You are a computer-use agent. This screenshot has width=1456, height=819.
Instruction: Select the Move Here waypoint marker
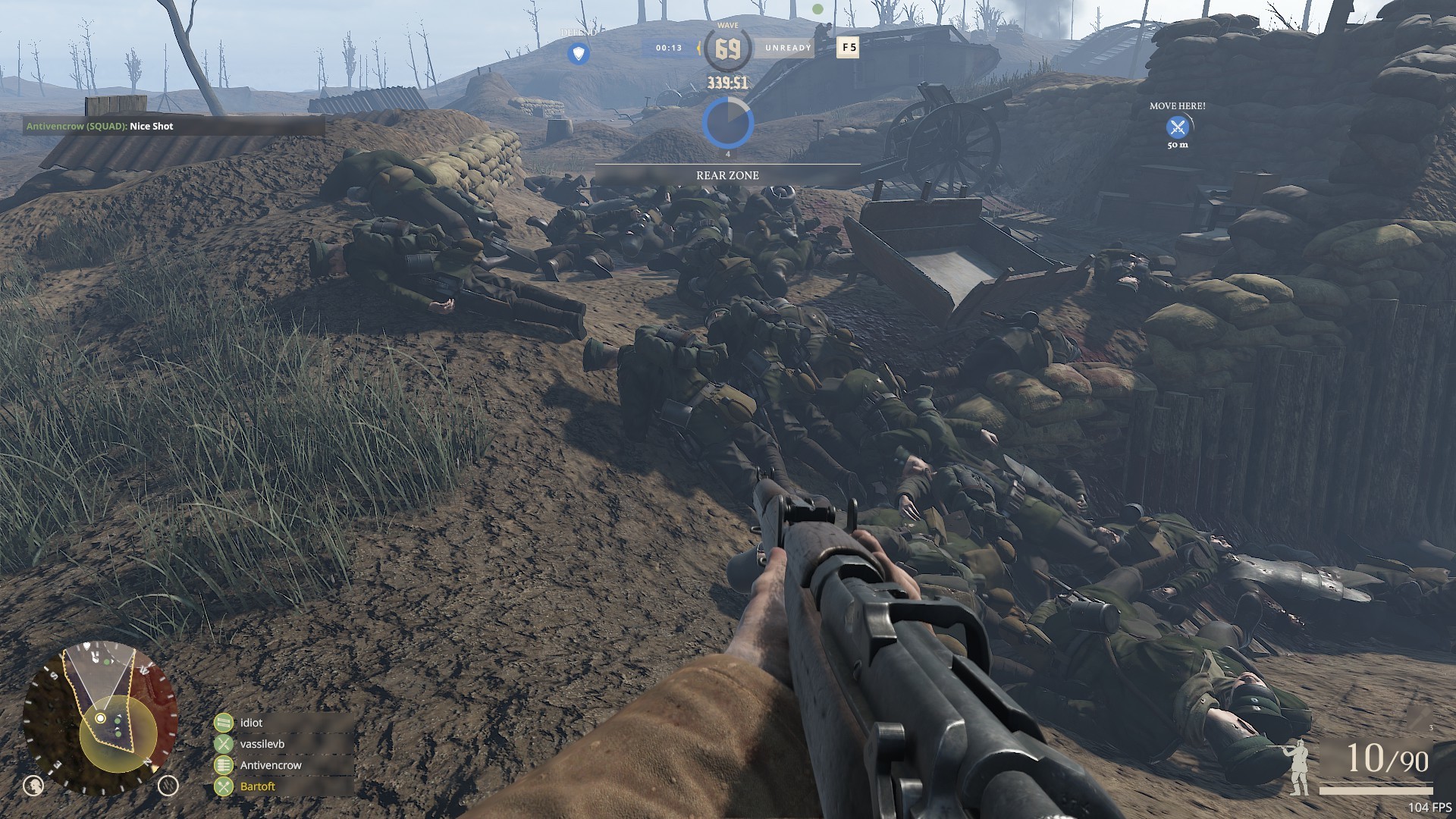(x=1177, y=127)
